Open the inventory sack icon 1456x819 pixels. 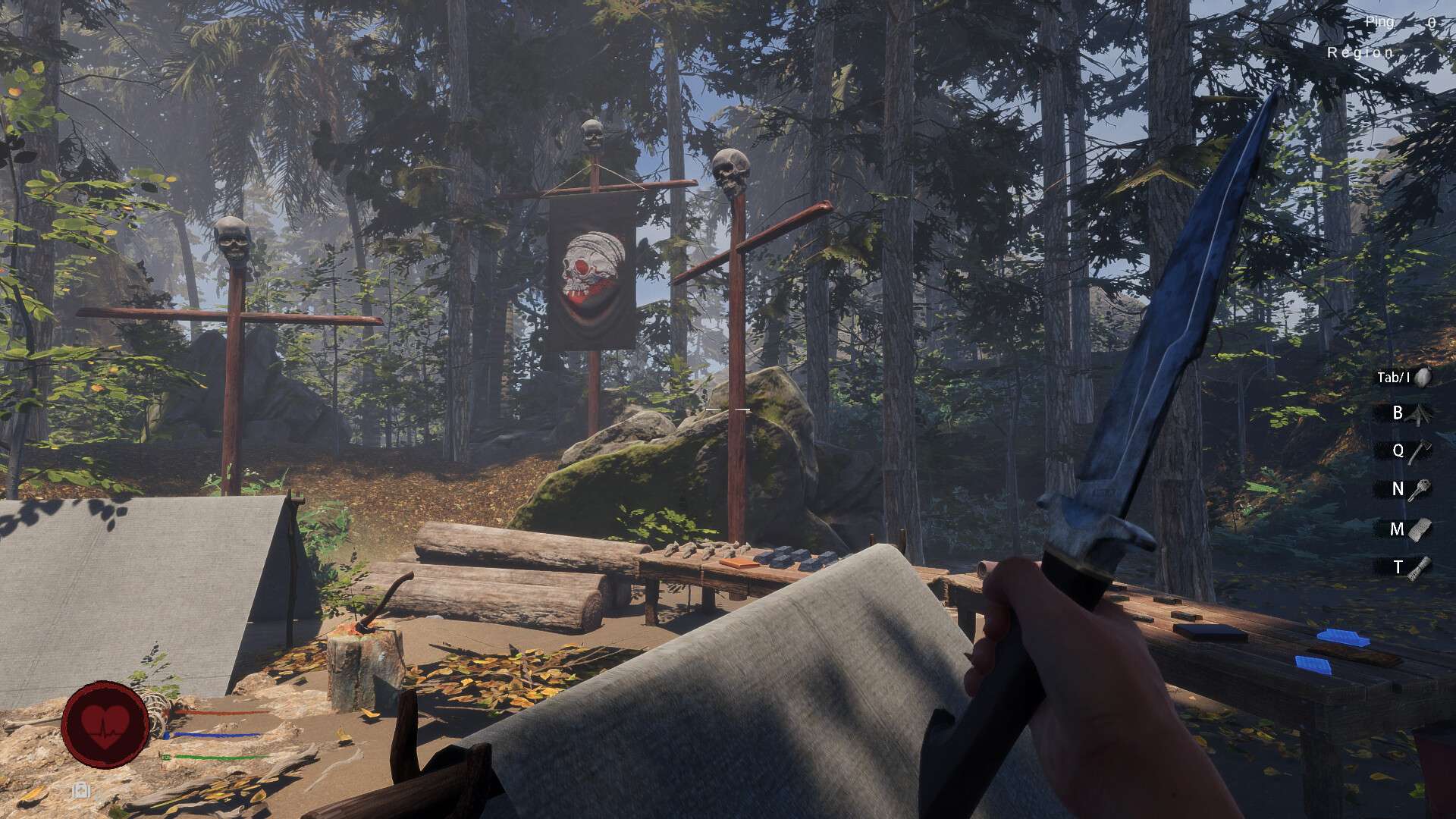pos(1422,377)
